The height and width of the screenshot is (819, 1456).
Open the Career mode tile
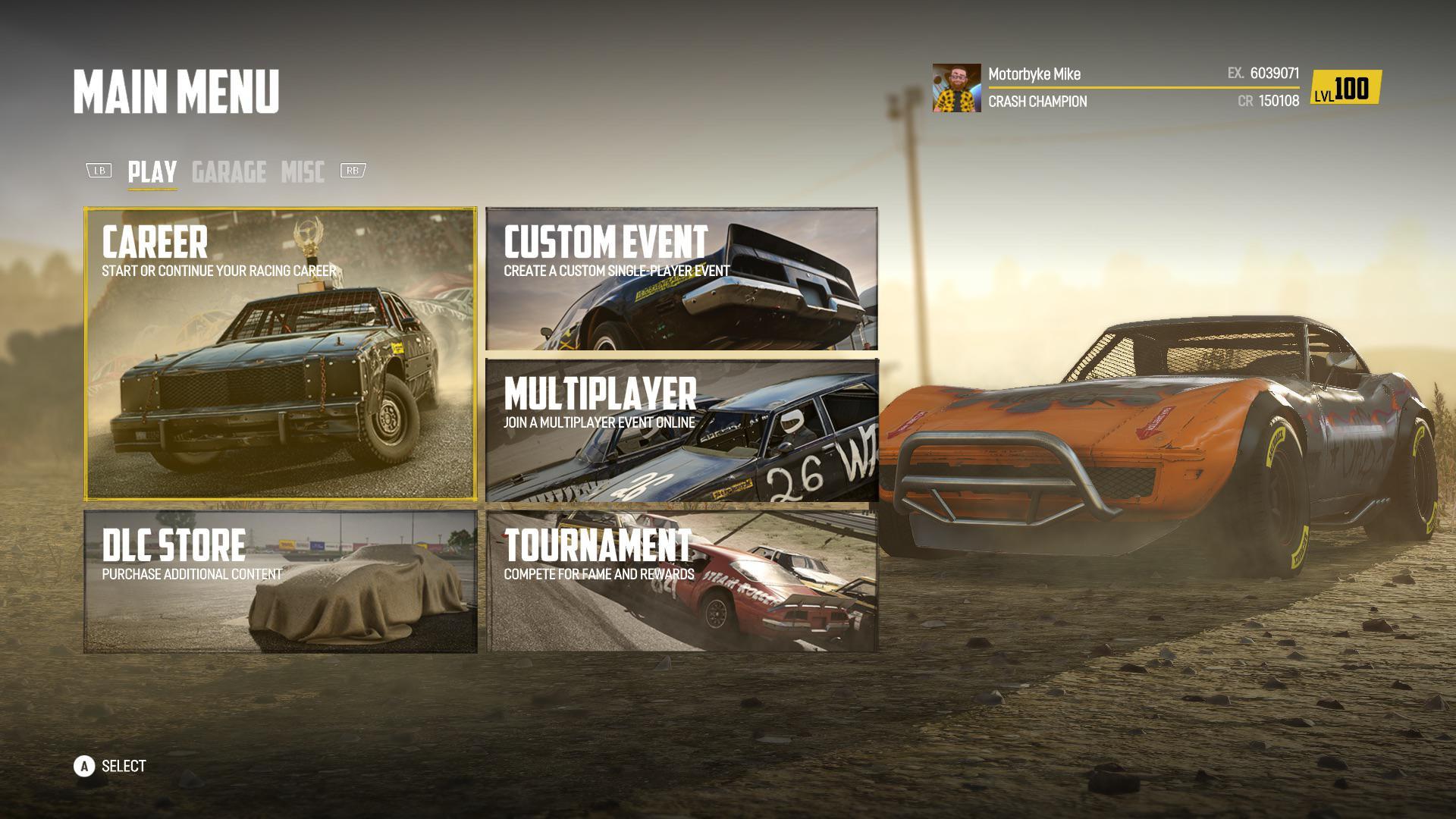[280, 354]
